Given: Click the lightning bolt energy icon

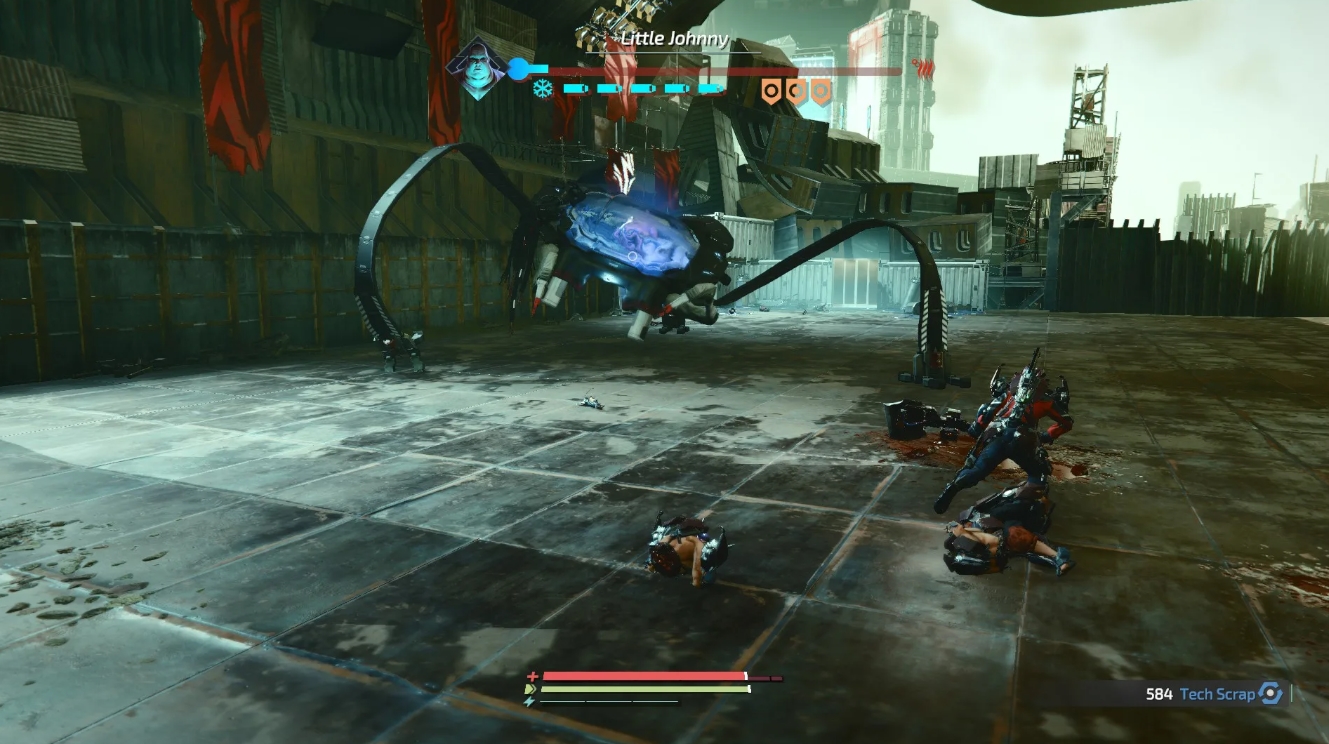Looking at the screenshot, I should 529,701.
